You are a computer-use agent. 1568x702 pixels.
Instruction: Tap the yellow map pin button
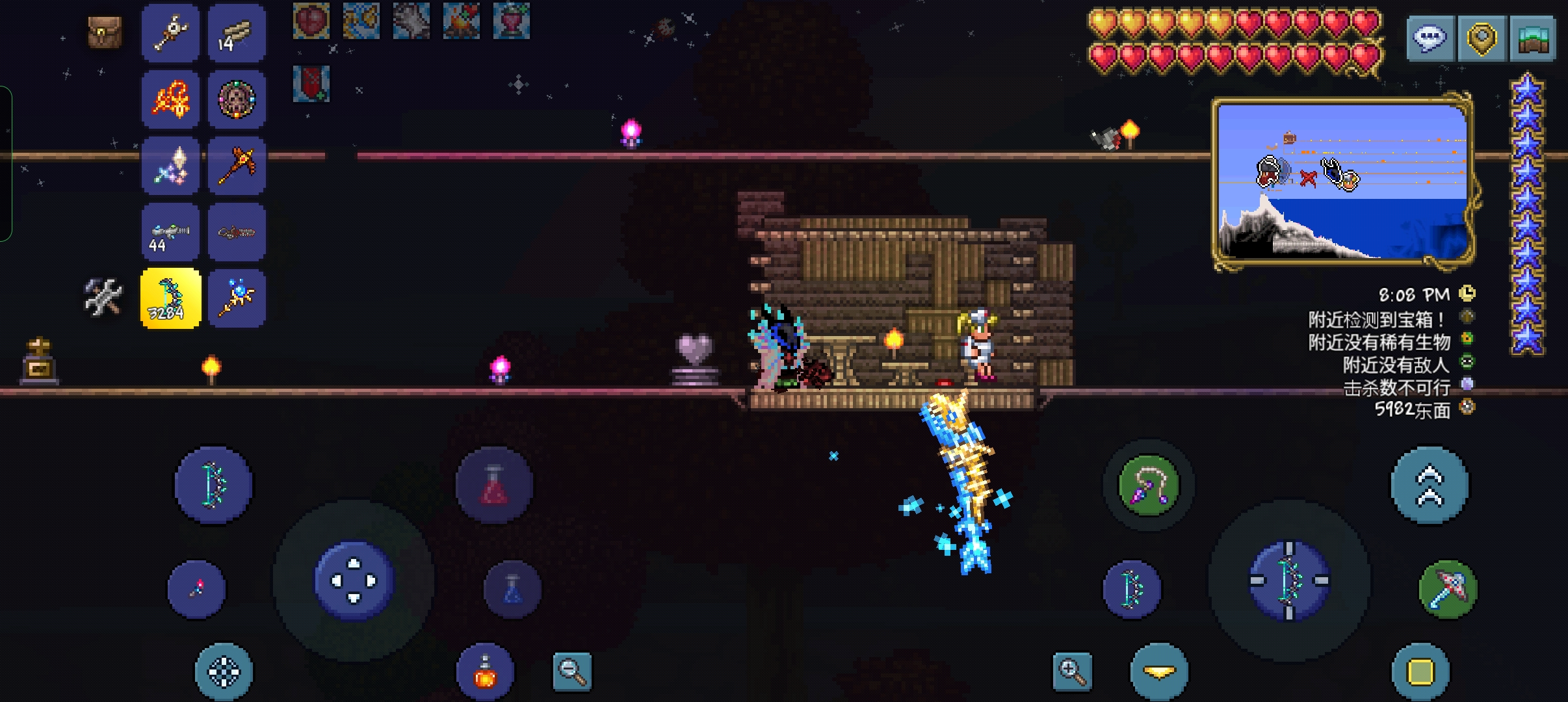click(1481, 39)
